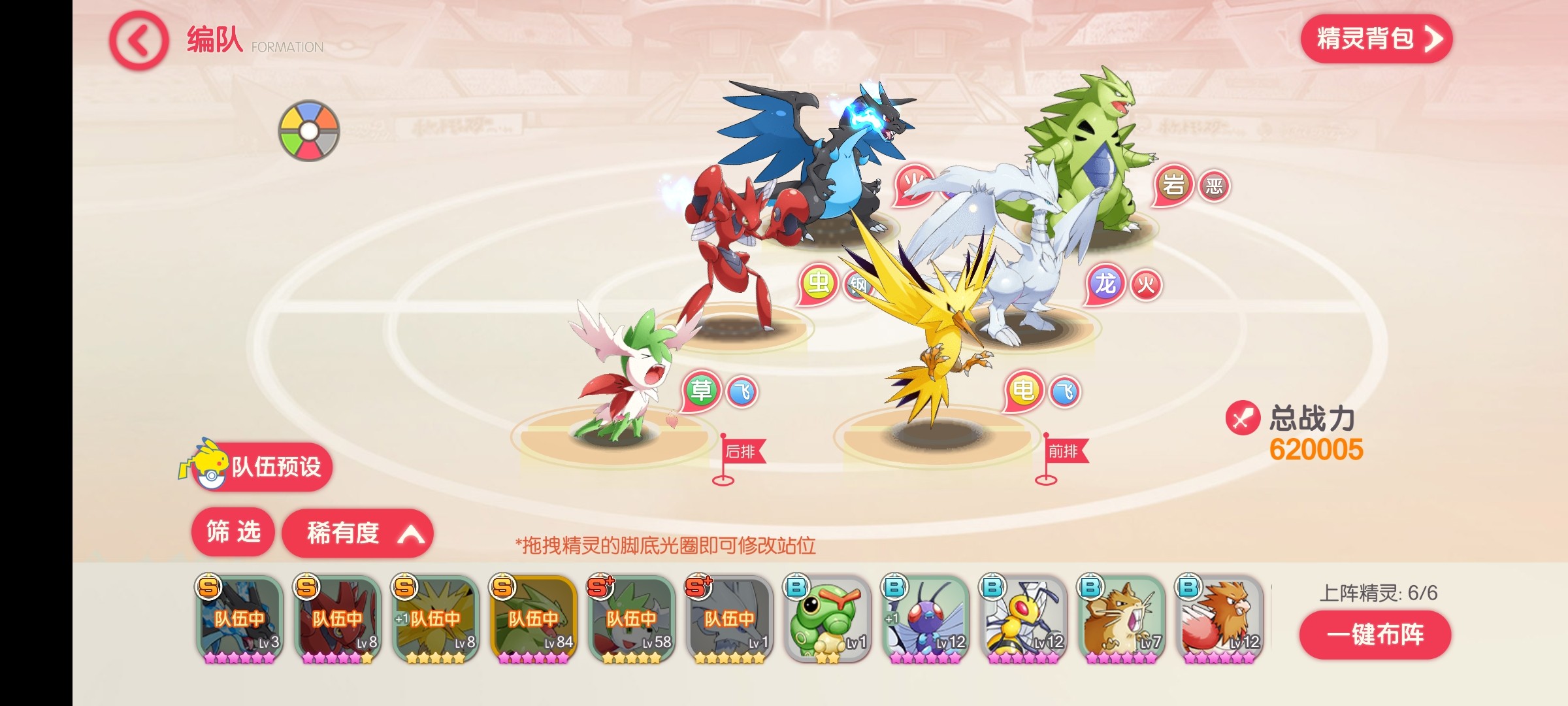Click the colored type wheel icon
Image resolution: width=1568 pixels, height=706 pixels.
point(309,131)
